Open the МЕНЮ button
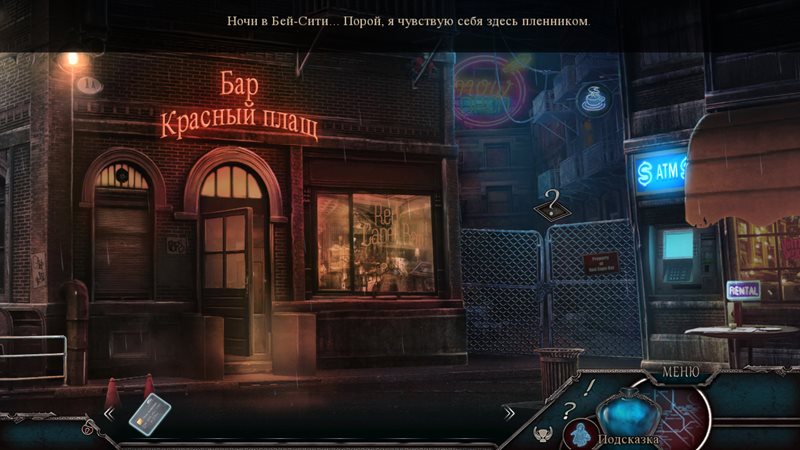The width and height of the screenshot is (800, 450). (680, 373)
